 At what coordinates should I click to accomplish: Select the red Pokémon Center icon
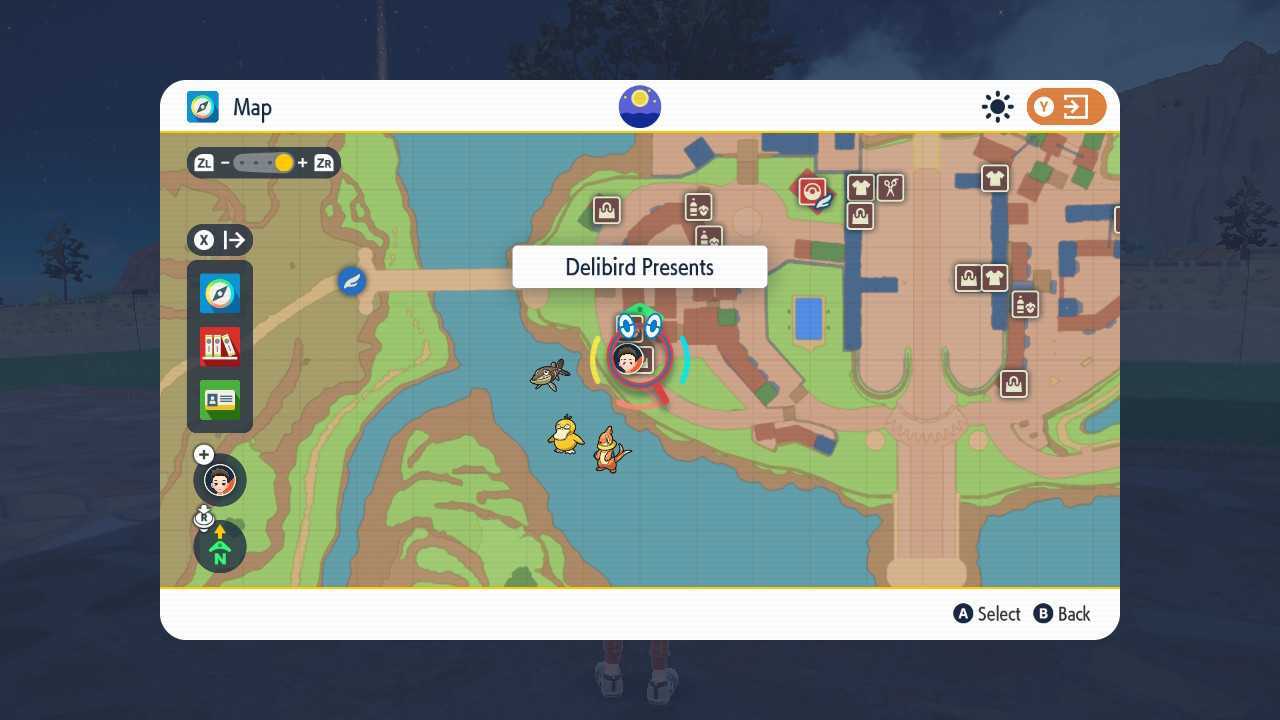tap(810, 190)
